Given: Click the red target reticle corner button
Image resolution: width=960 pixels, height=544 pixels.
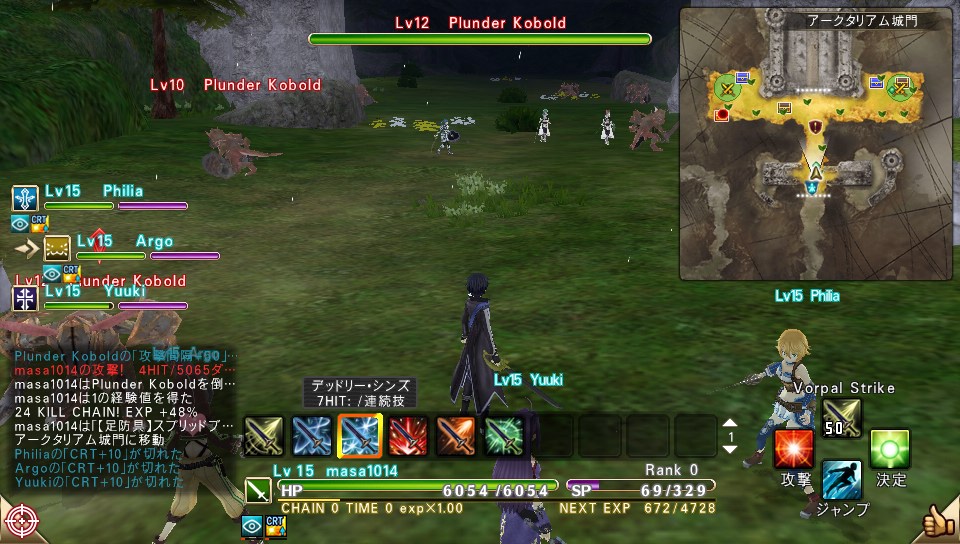Looking at the screenshot, I should tap(22, 522).
